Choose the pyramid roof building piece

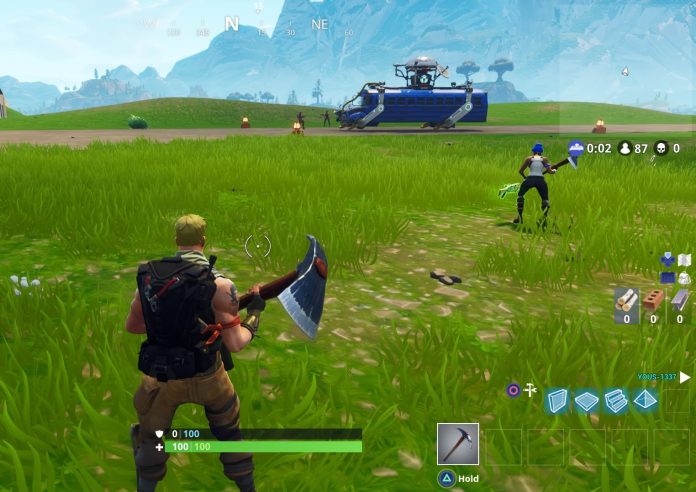click(646, 400)
